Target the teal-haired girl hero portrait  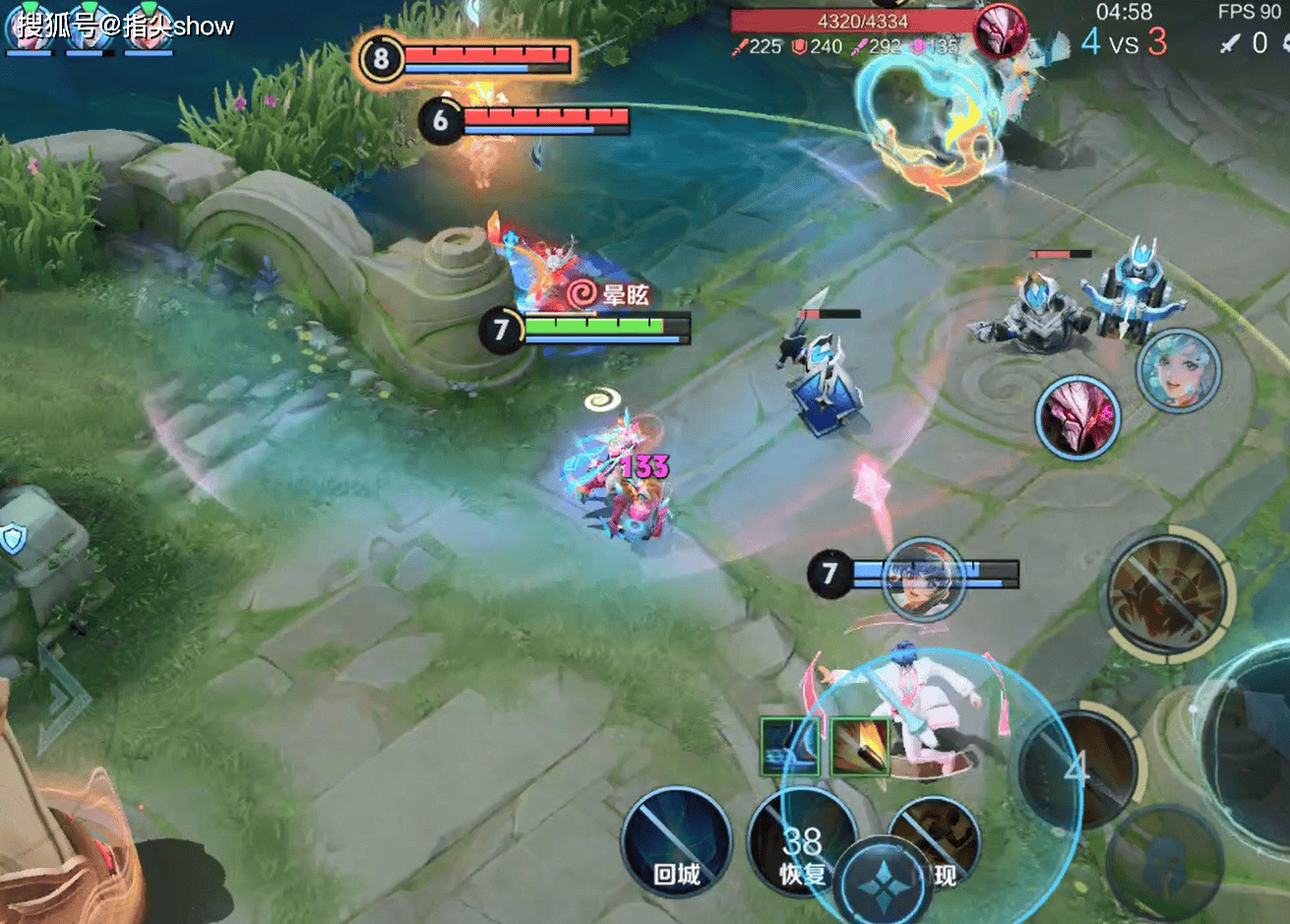[x=1178, y=371]
